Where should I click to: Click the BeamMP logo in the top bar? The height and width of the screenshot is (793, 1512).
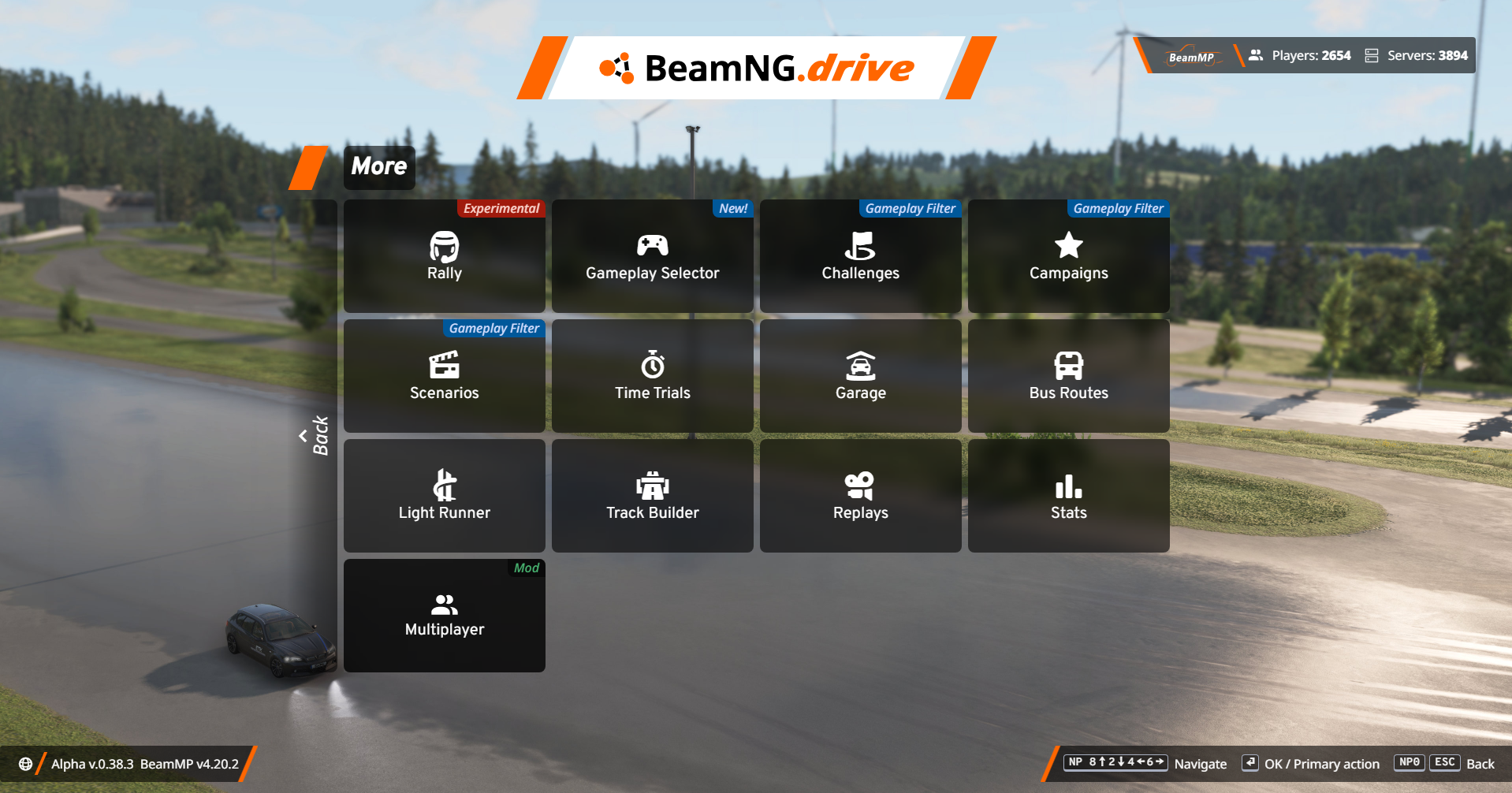(1193, 55)
